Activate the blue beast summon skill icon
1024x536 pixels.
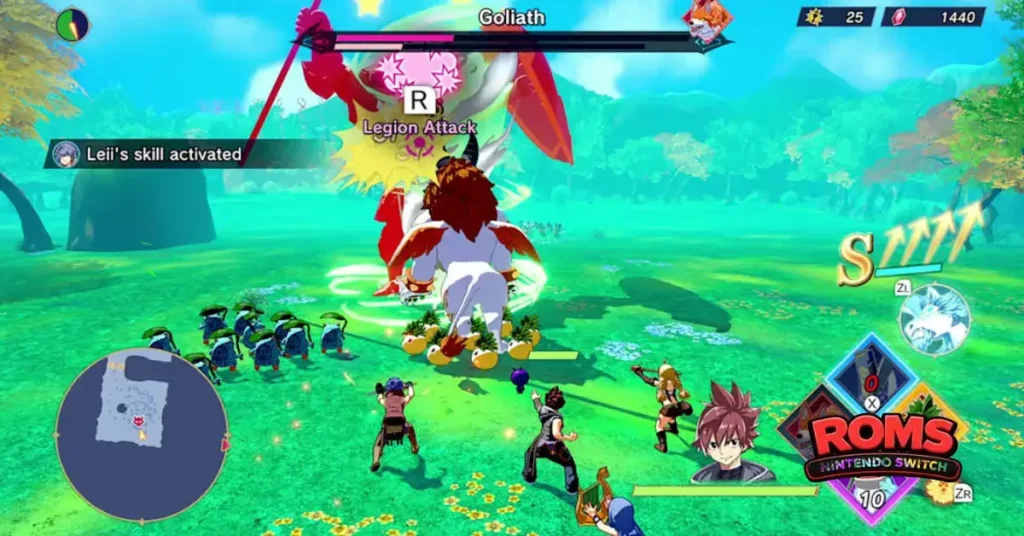pyautogui.click(x=934, y=319)
